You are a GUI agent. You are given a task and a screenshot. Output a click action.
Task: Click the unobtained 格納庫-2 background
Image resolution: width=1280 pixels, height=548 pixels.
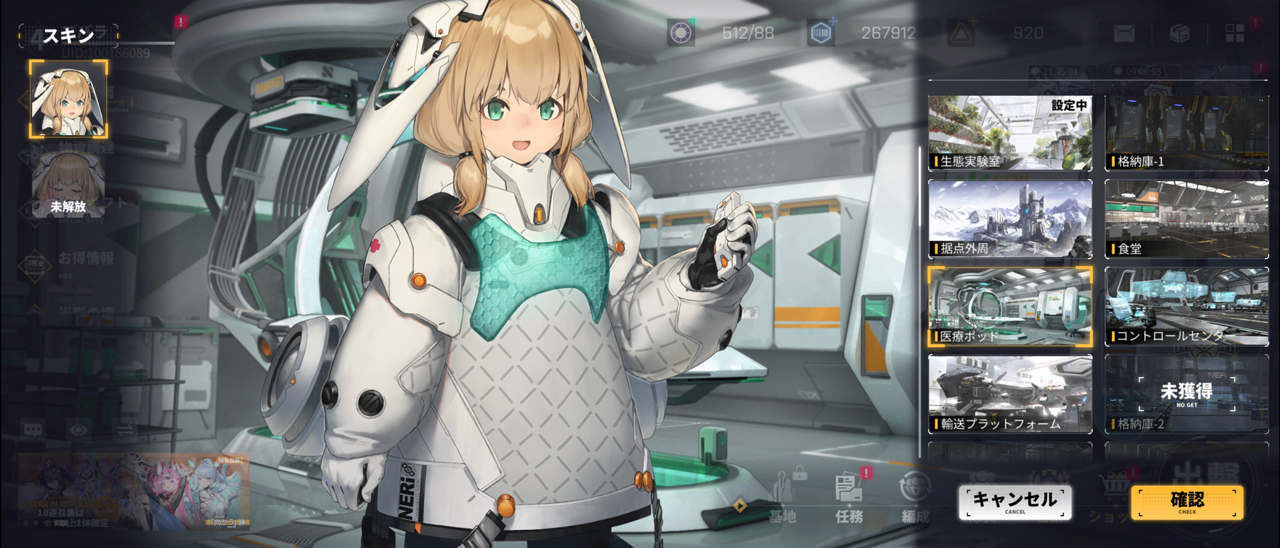click(1186, 393)
